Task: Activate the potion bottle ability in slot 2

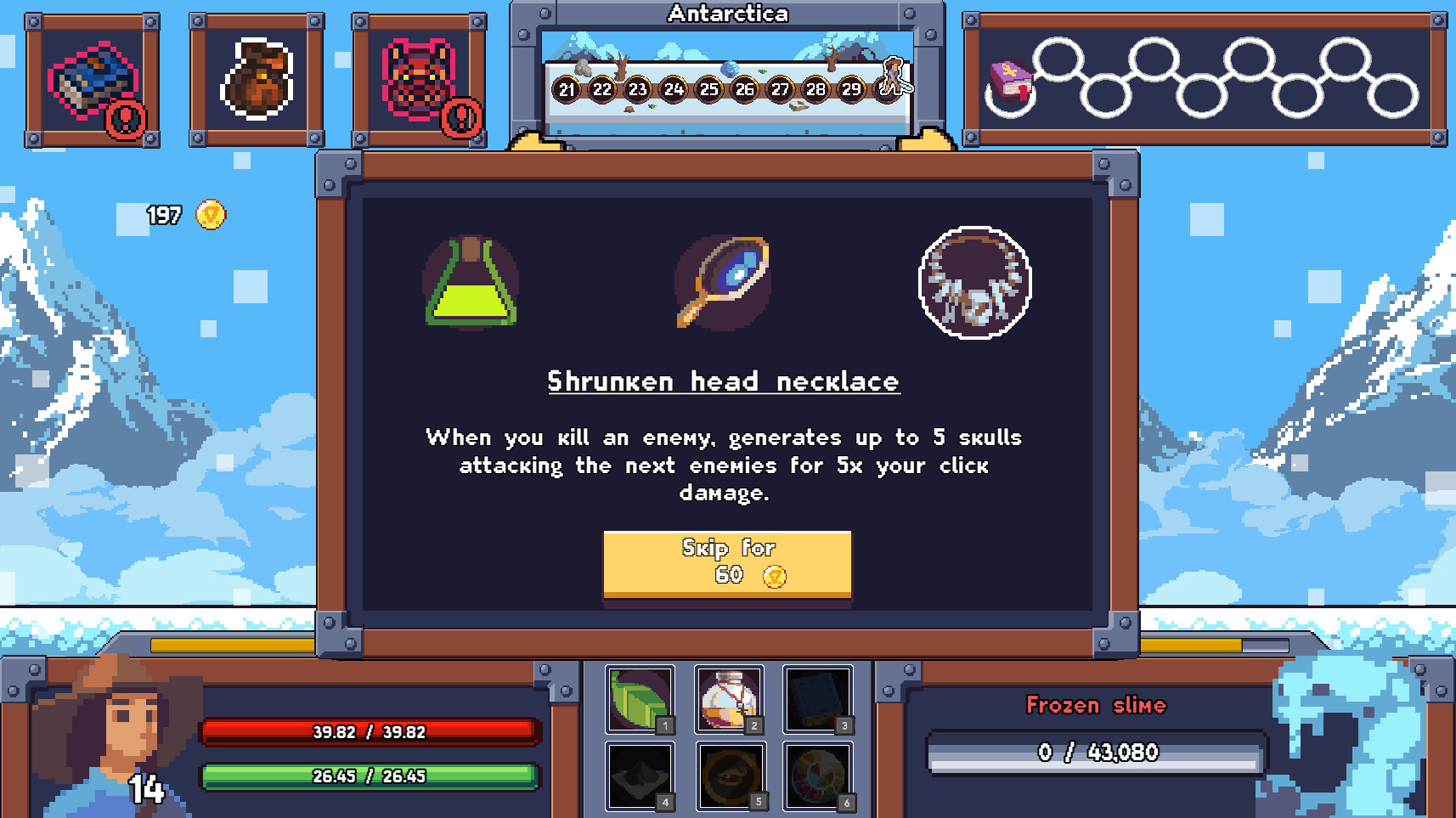Action: [x=729, y=698]
